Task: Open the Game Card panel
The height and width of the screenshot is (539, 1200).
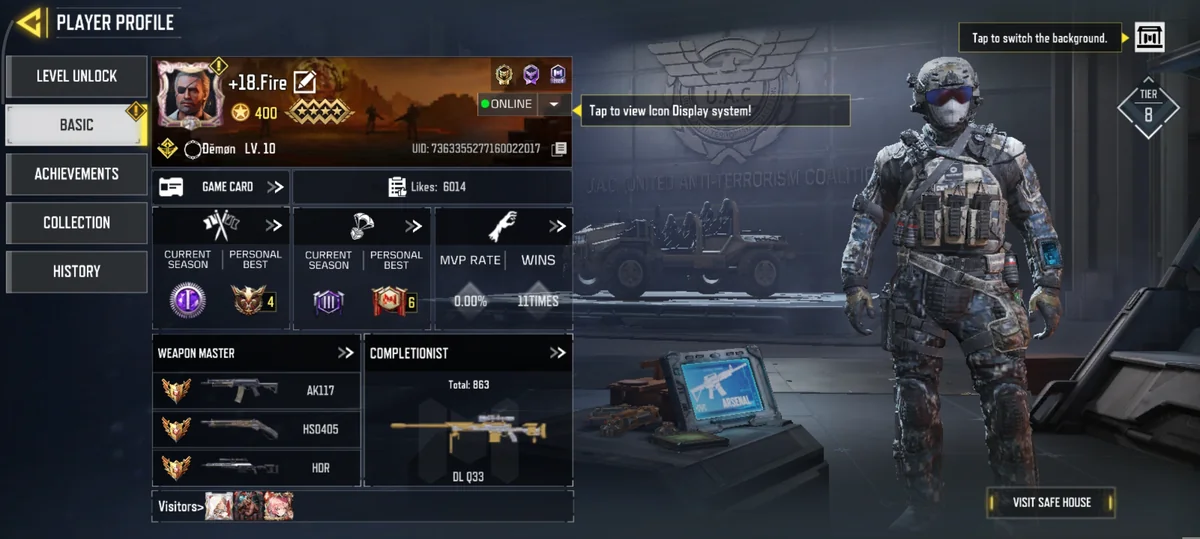Action: pyautogui.click(x=221, y=187)
